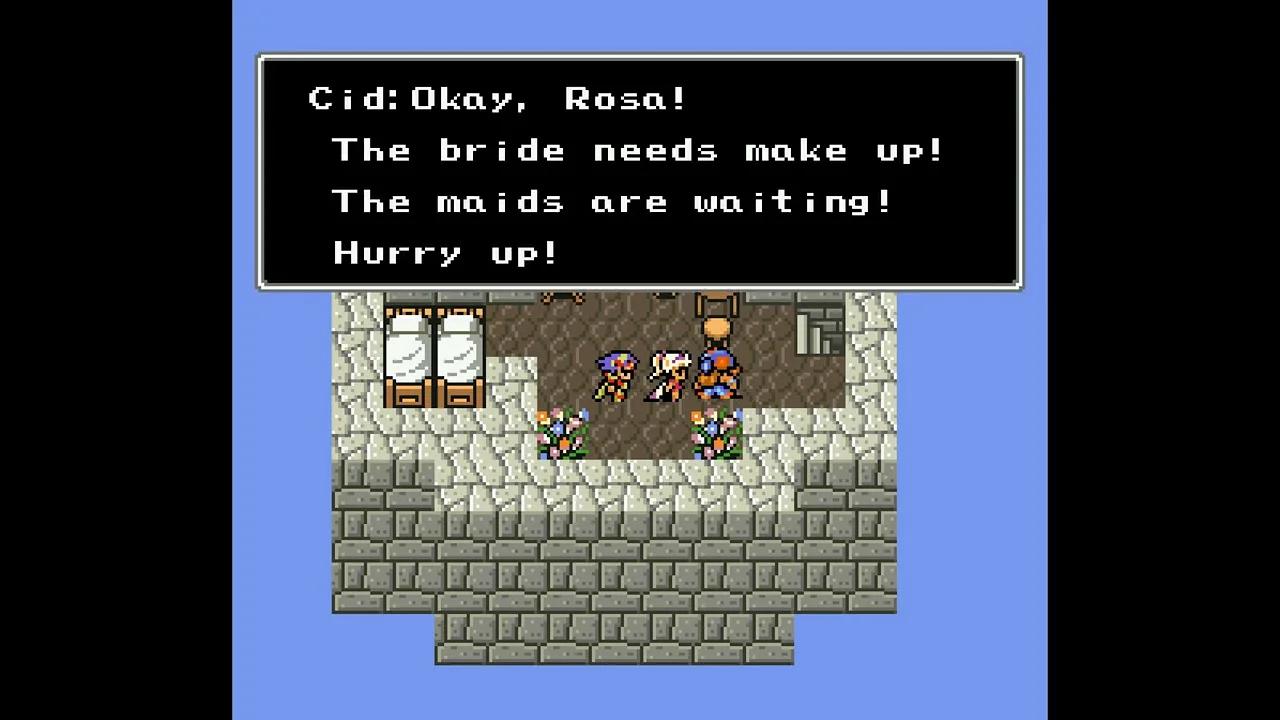1280x720 pixels.
Task: Click the right flower bush near the doorway
Action: (x=718, y=437)
